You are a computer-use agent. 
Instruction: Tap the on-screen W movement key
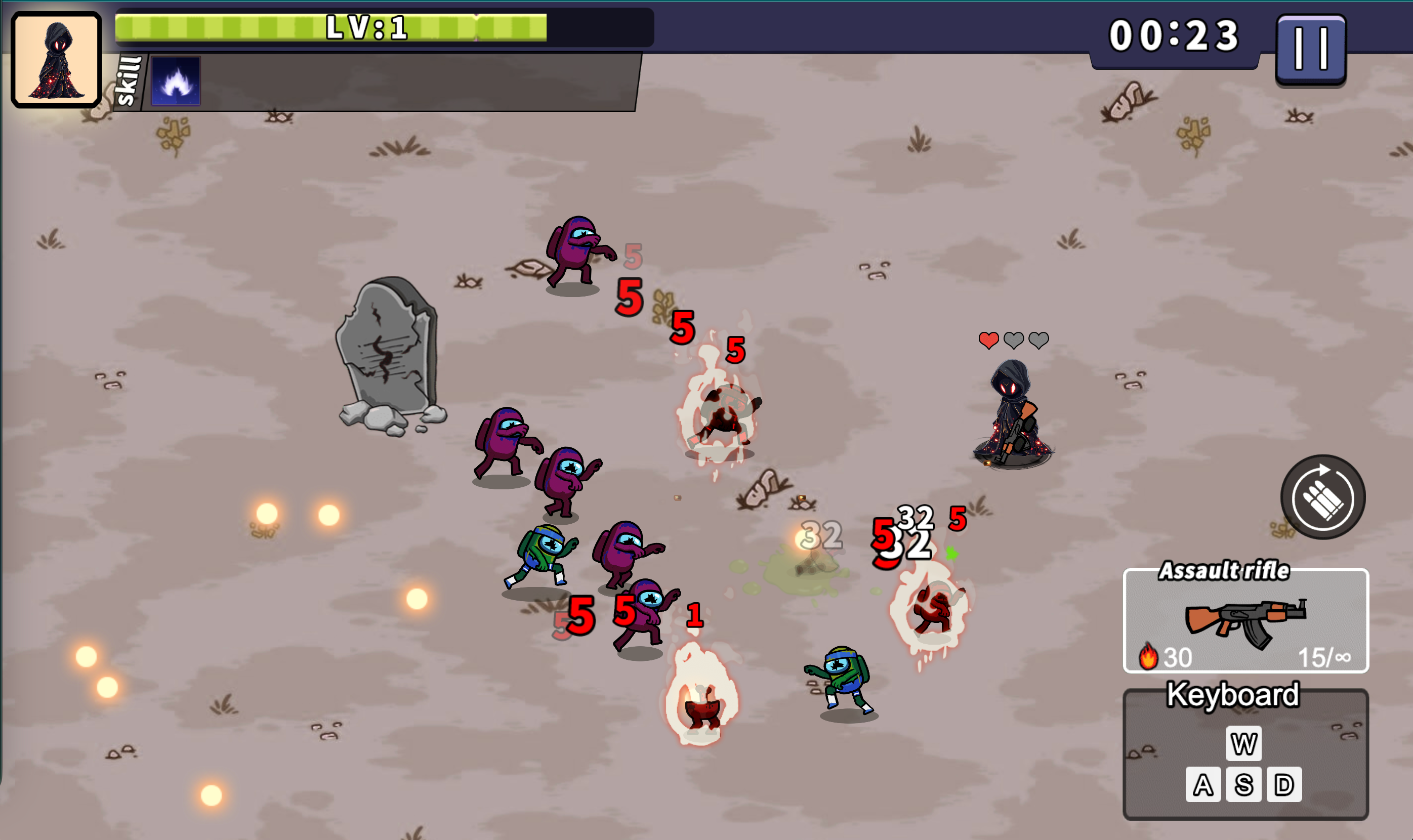pos(1244,744)
